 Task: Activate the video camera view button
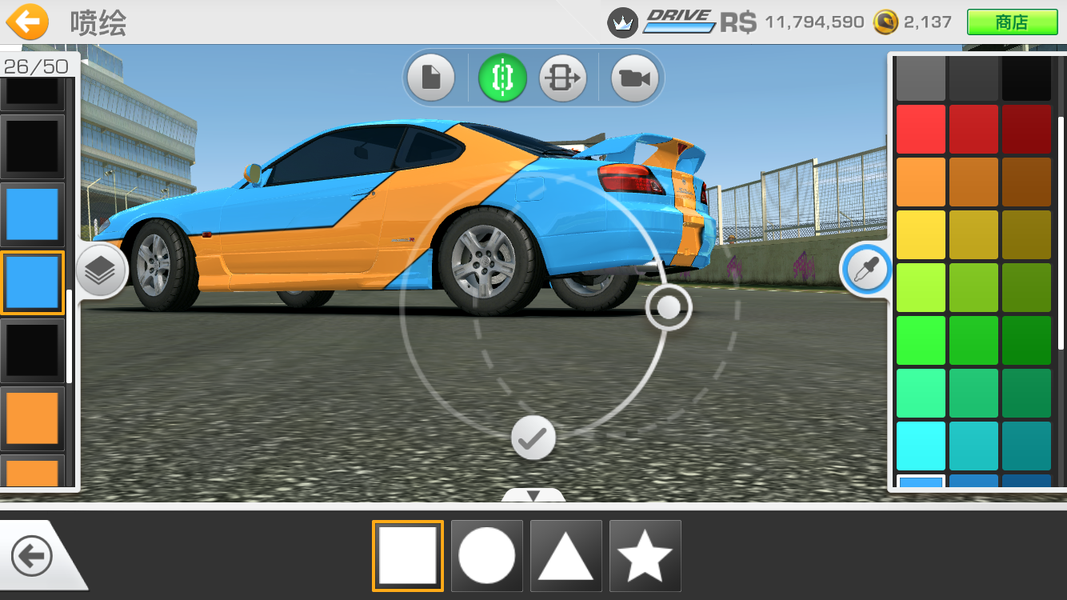point(634,78)
